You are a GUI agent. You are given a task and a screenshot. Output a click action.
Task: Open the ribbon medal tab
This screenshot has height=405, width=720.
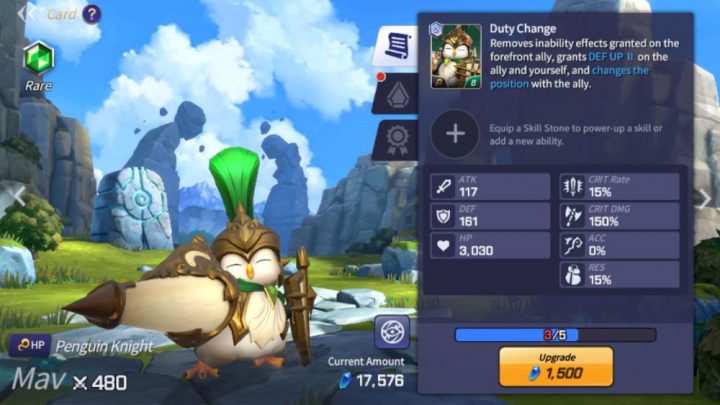pos(395,140)
